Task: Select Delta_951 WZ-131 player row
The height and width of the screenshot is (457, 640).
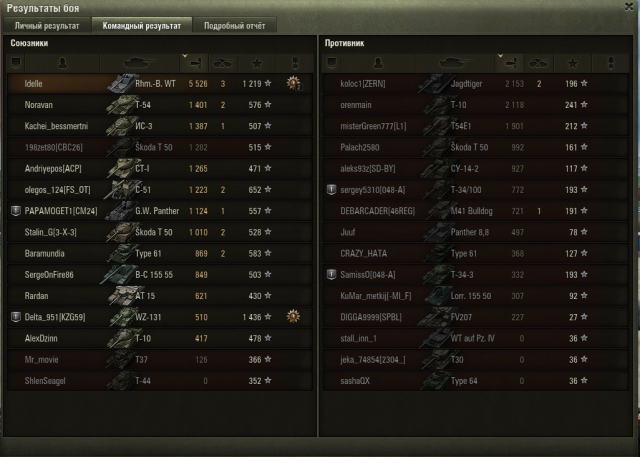Action: point(150,317)
